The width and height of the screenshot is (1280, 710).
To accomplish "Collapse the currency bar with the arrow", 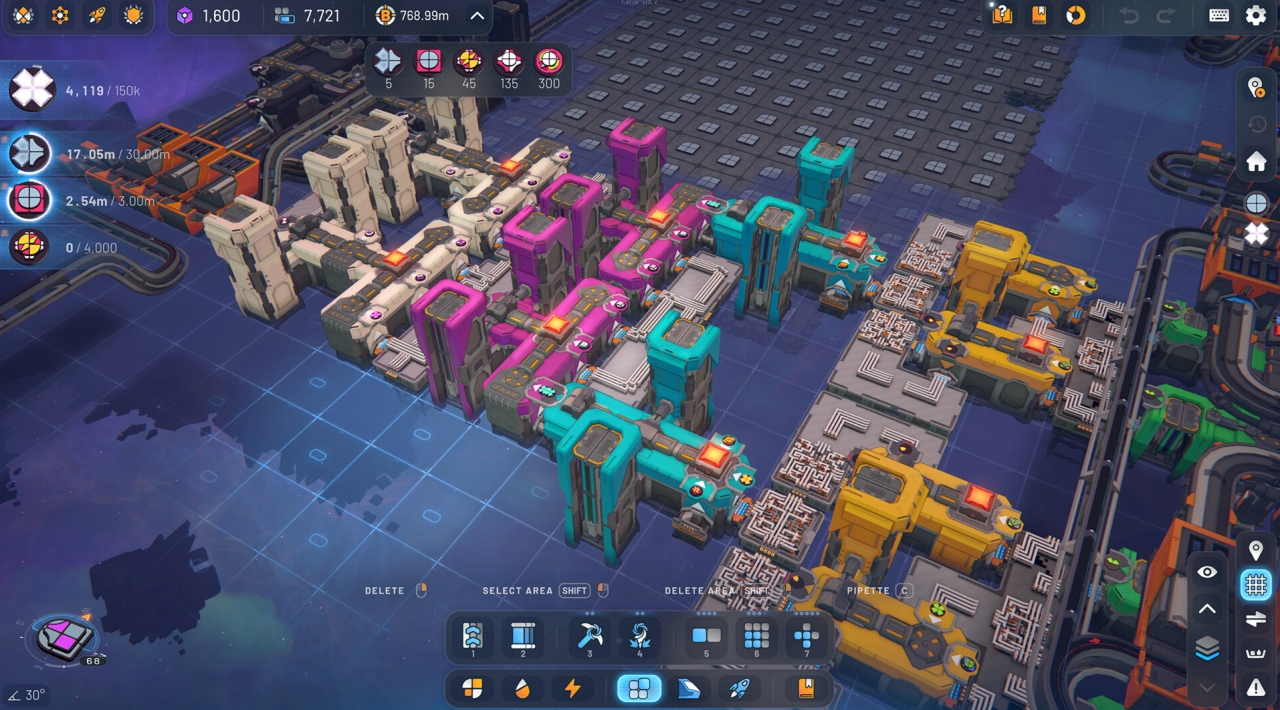I will point(477,15).
